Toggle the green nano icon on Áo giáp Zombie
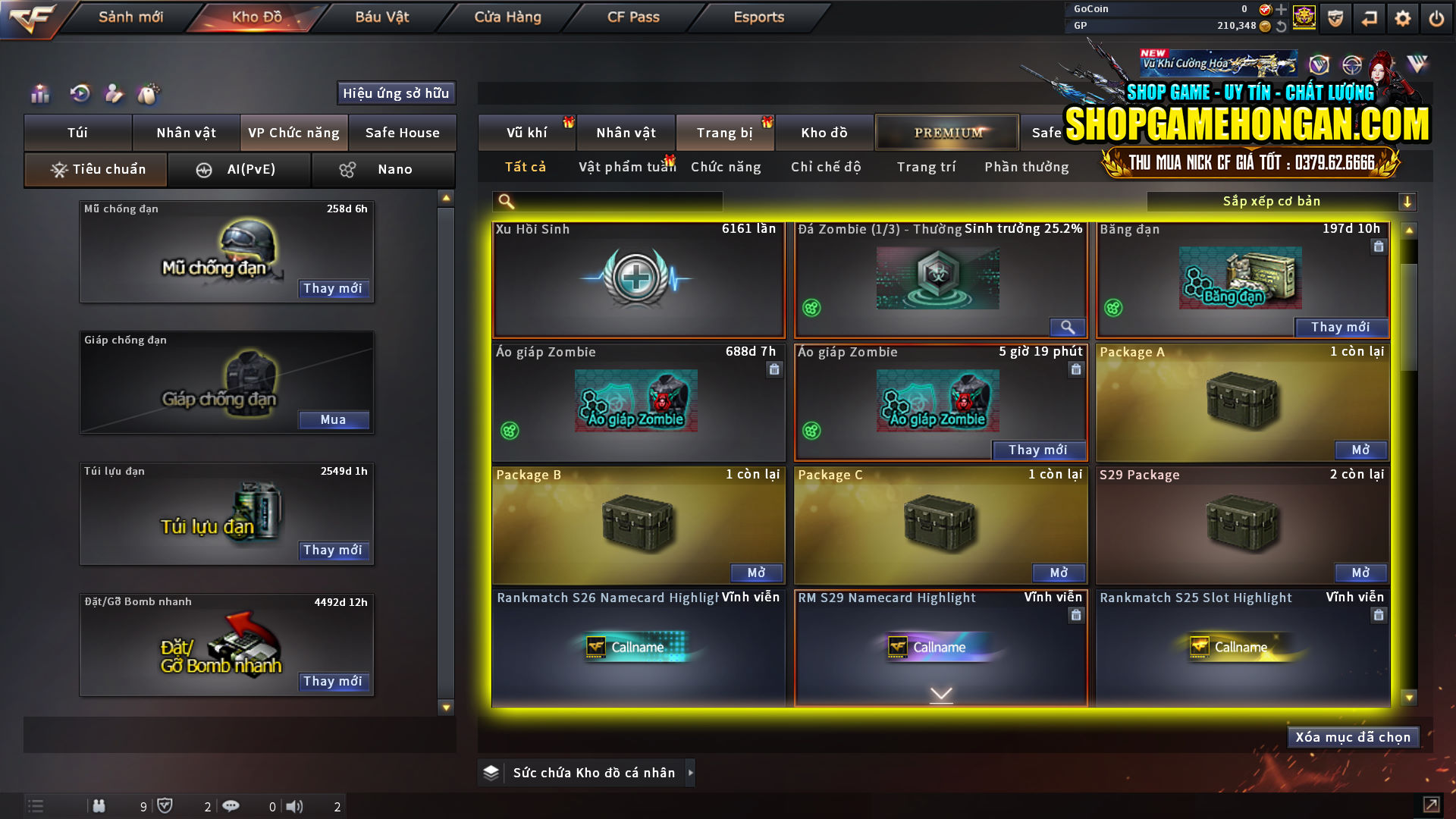This screenshot has width=1456, height=819. 511,431
